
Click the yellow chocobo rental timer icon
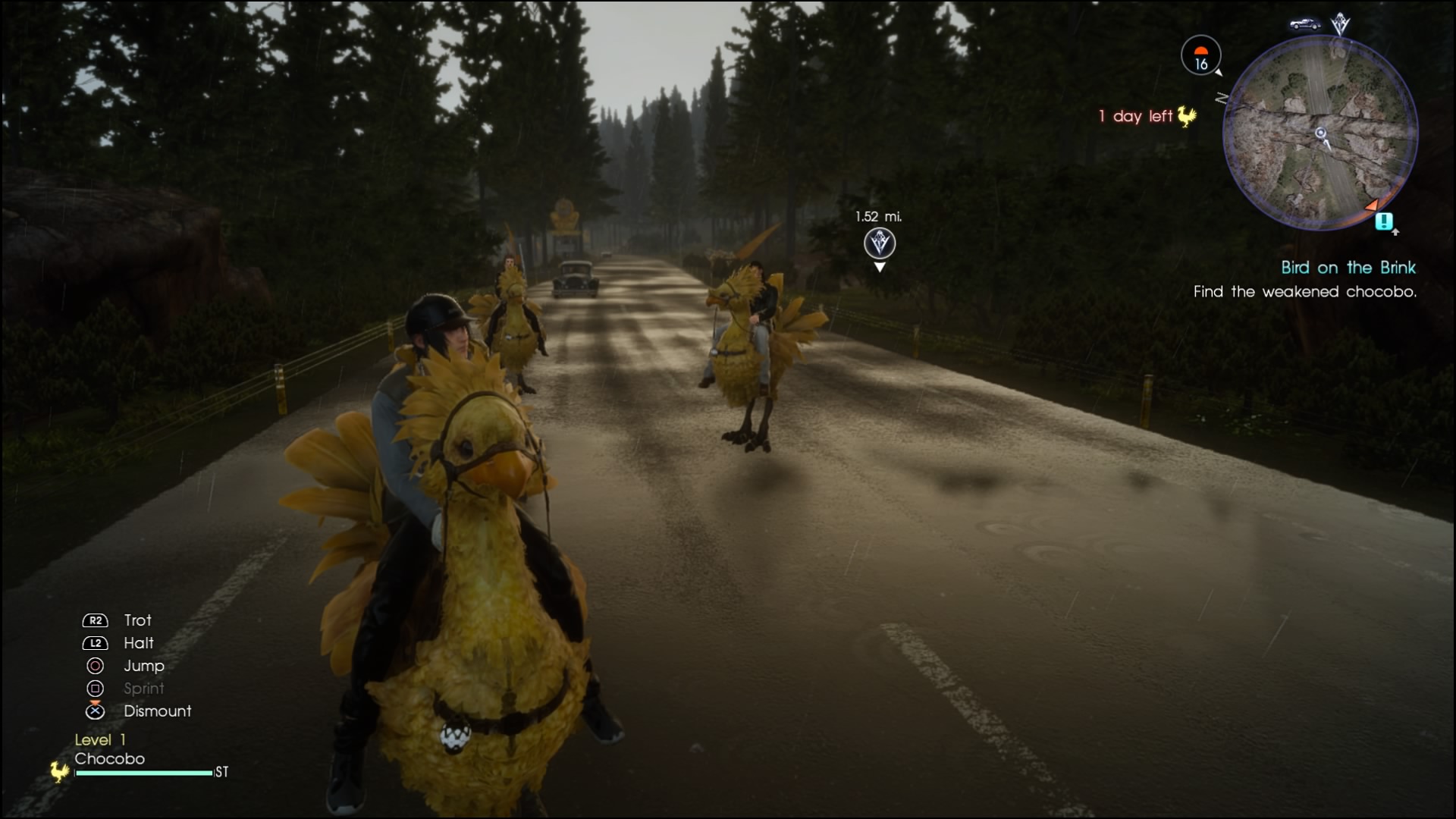(1185, 117)
